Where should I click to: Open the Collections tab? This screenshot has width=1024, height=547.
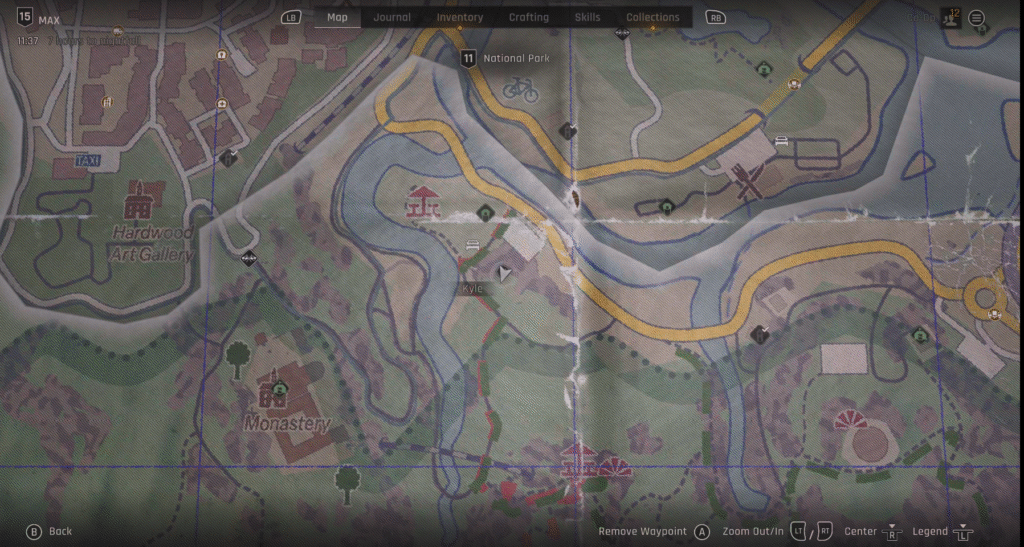[x=653, y=17]
